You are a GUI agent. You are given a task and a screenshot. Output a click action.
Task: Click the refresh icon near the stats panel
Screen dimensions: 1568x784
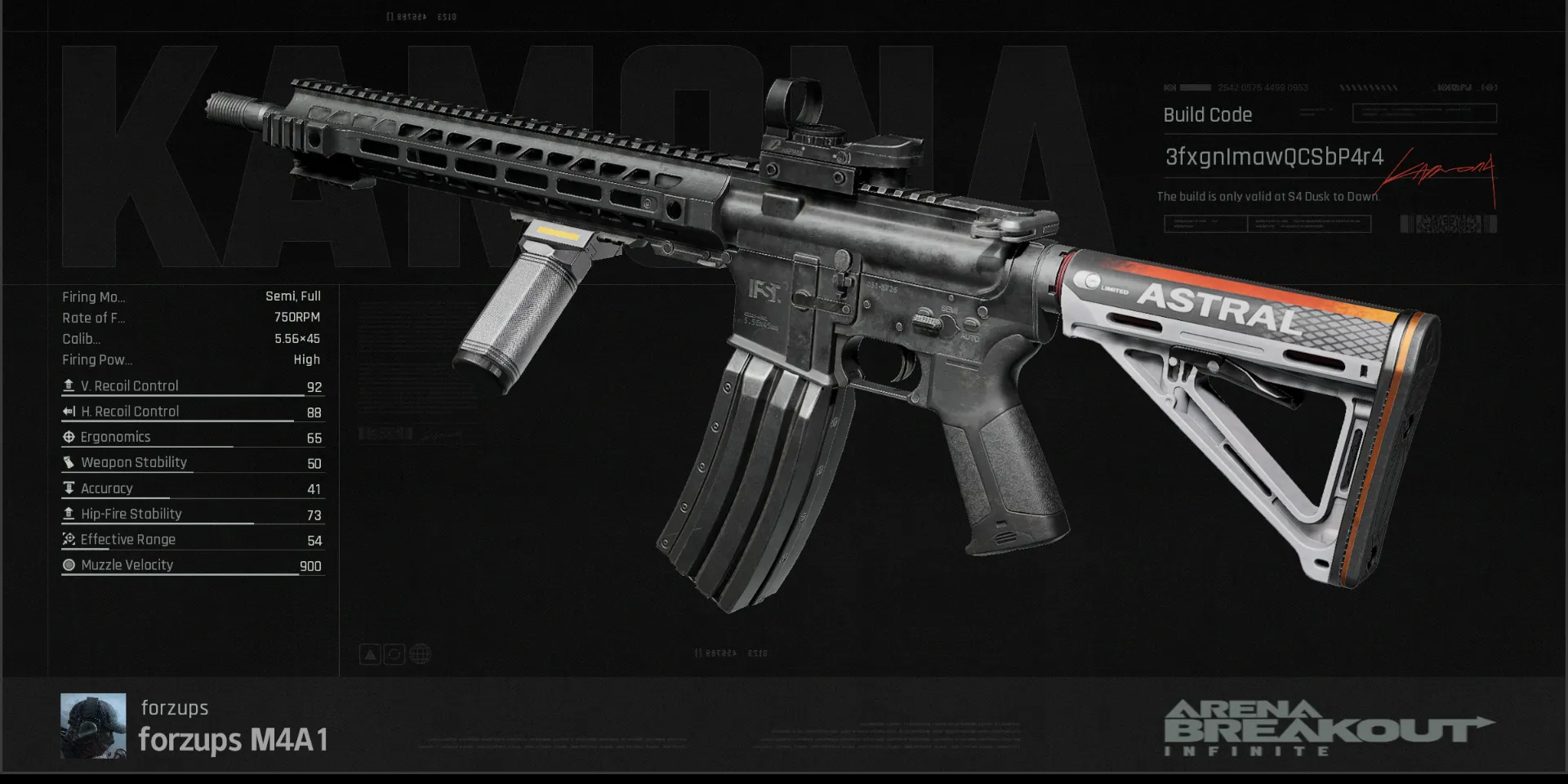click(x=394, y=653)
